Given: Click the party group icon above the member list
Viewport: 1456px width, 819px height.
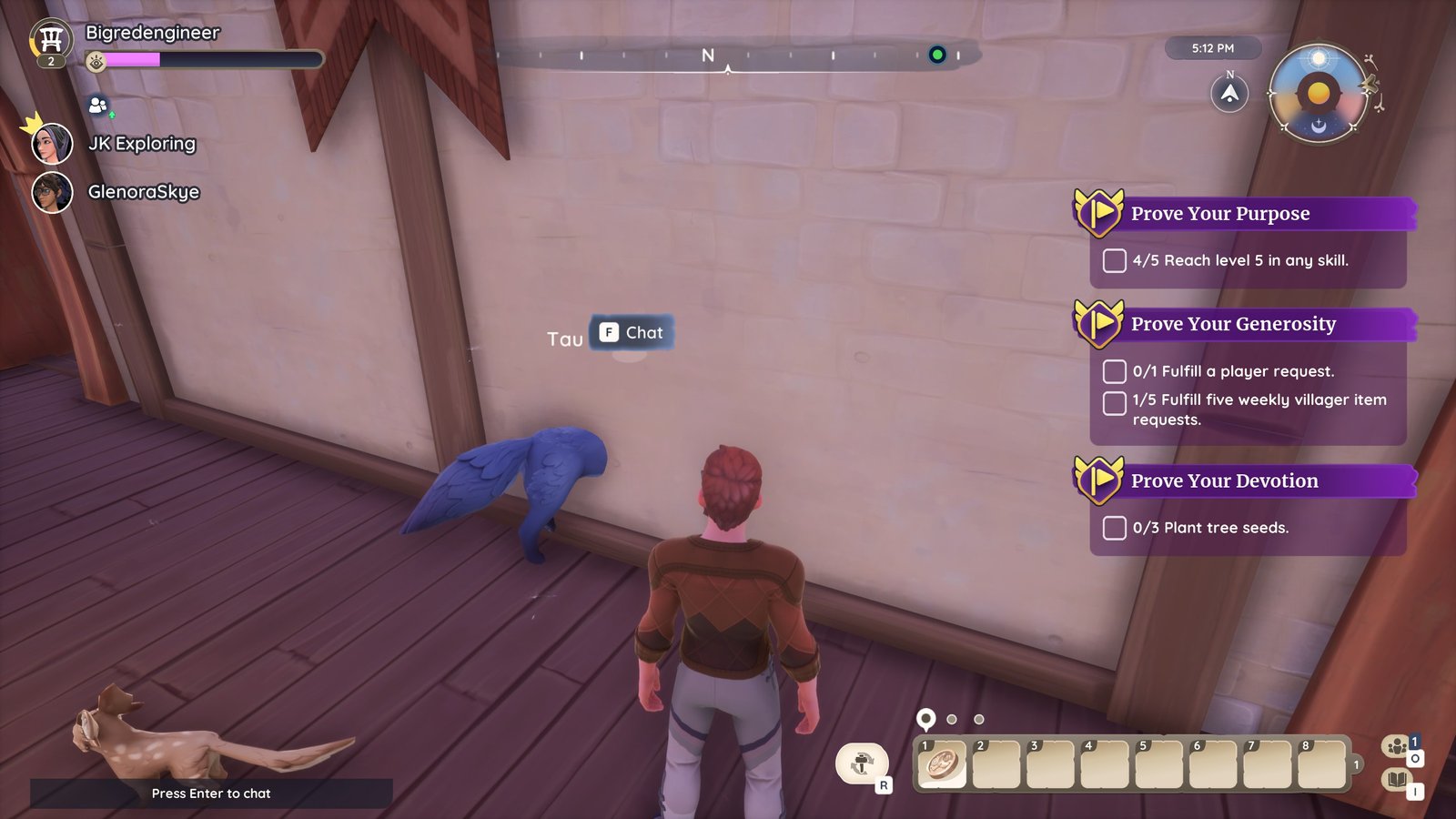Looking at the screenshot, I should (x=98, y=106).
